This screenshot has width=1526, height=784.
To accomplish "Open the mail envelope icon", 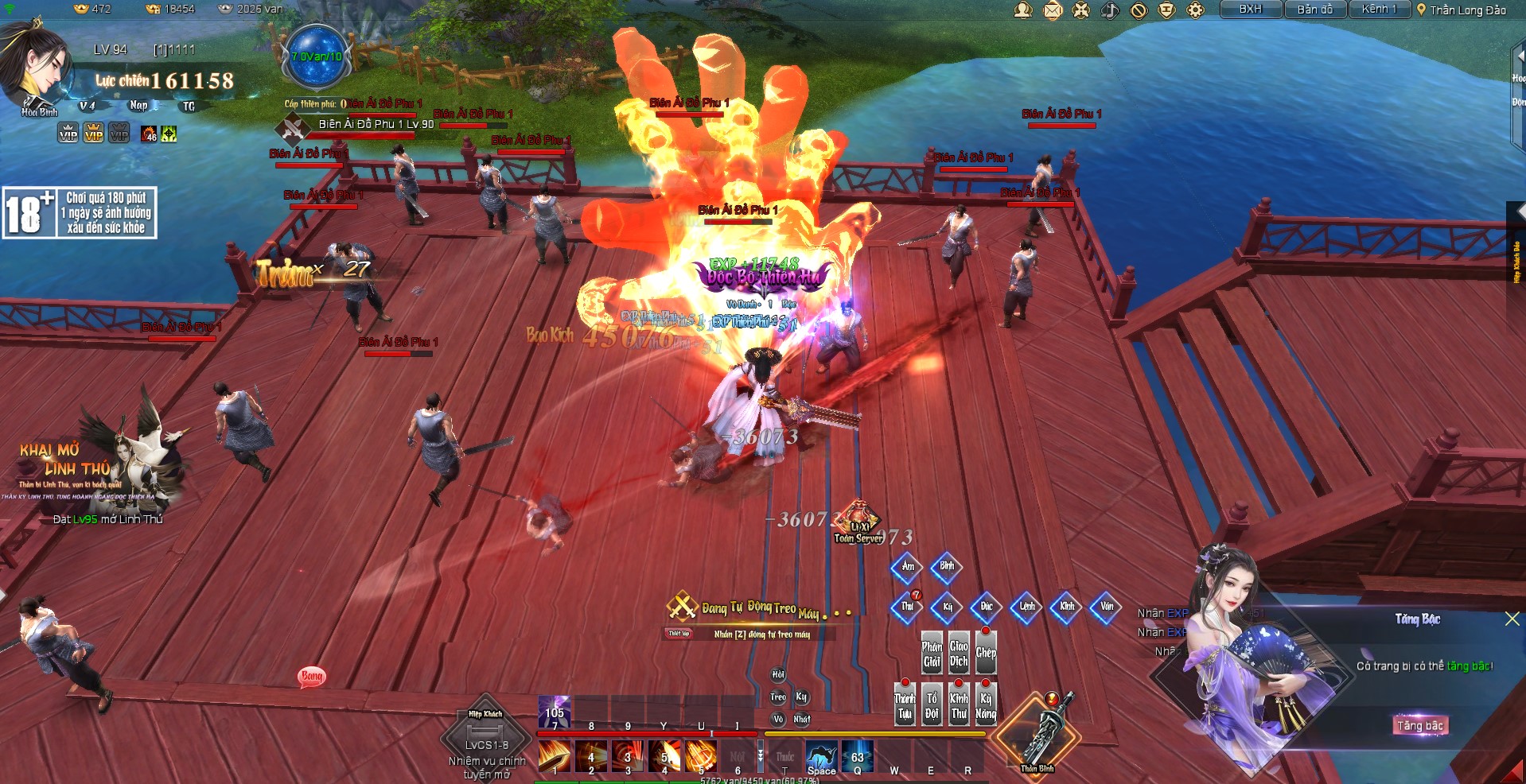I will [x=1053, y=10].
